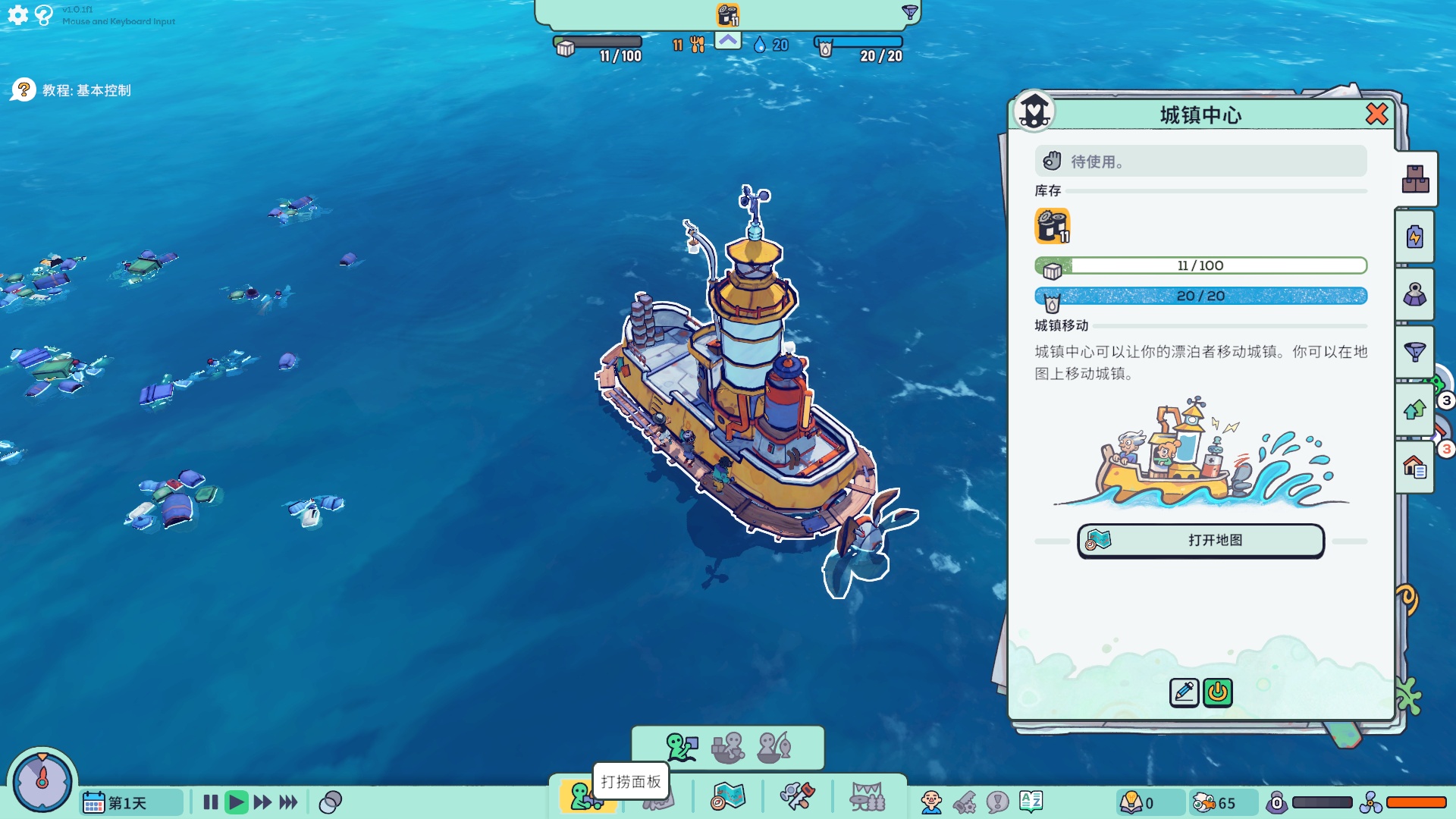Toggle the green power button
The width and height of the screenshot is (1456, 819).
click(1218, 692)
